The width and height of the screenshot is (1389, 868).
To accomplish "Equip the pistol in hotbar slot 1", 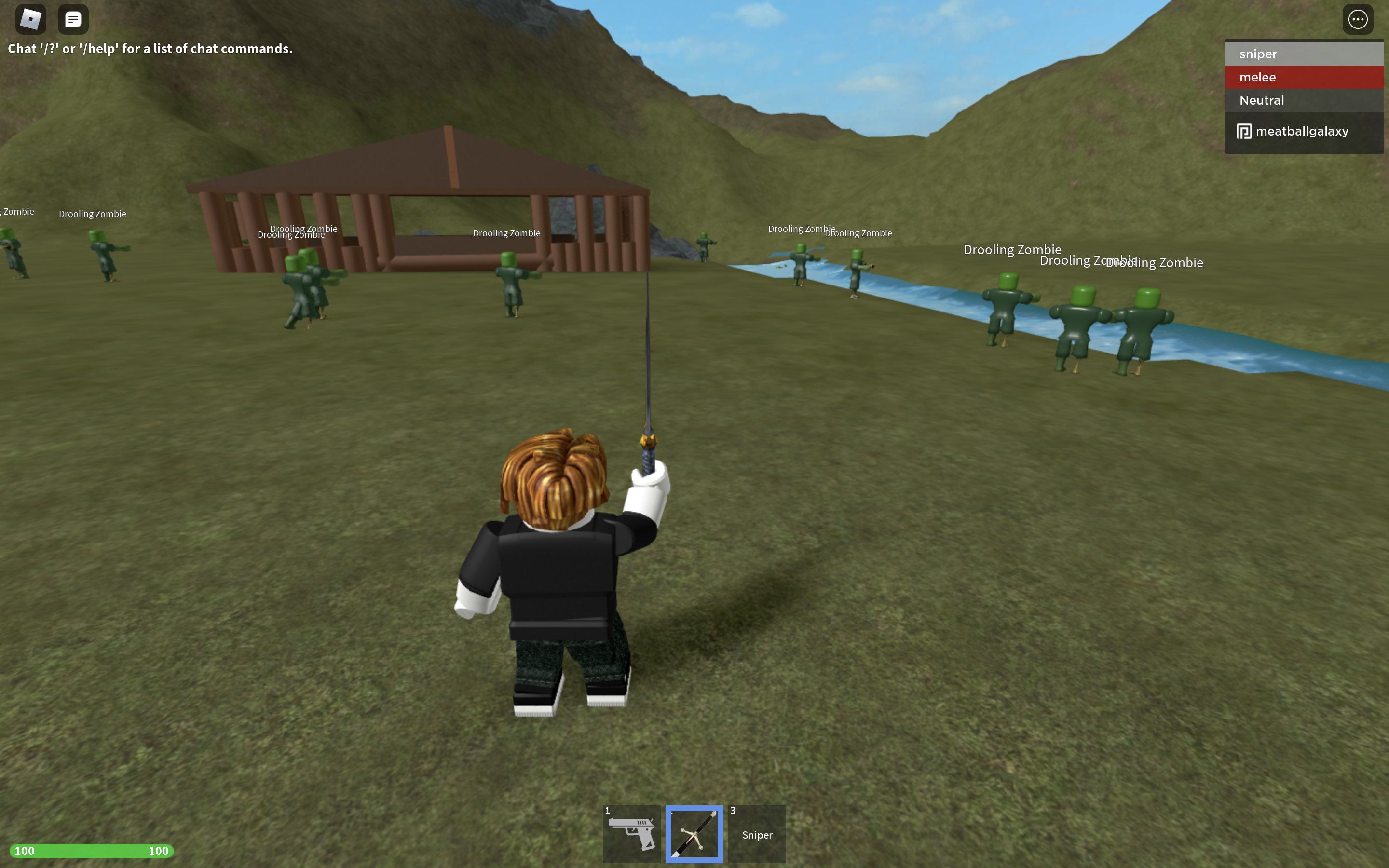I will (632, 834).
